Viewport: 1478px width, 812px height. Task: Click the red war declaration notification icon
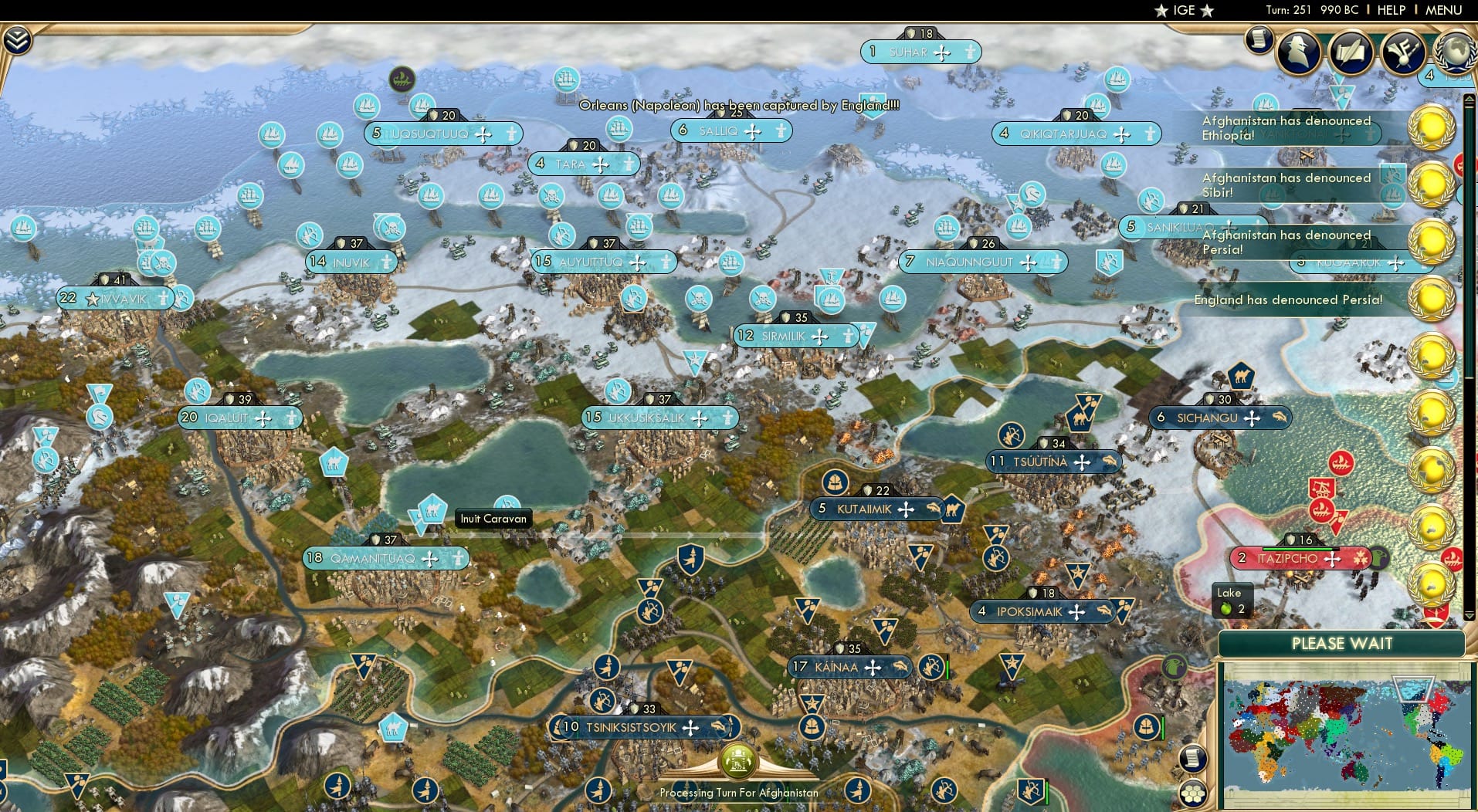coord(1459,164)
